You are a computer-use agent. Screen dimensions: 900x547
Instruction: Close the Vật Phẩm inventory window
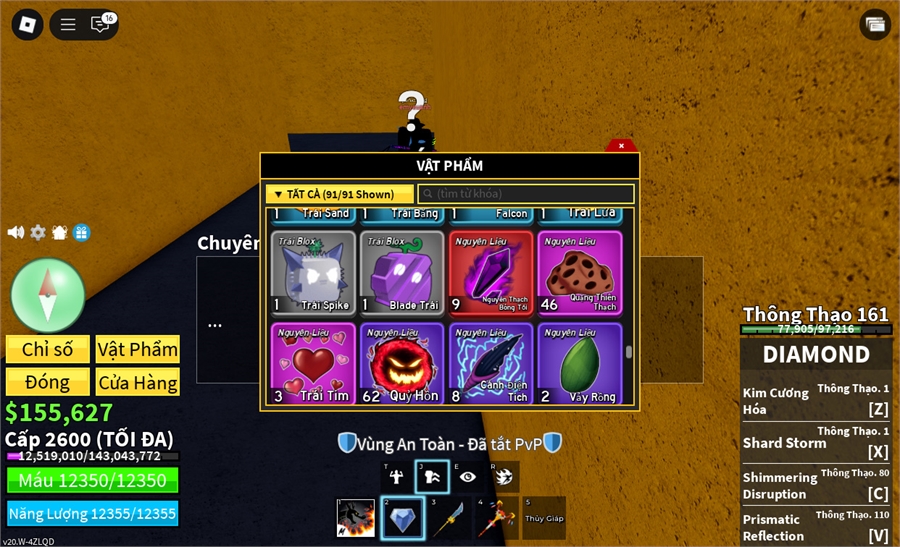[x=621, y=146]
